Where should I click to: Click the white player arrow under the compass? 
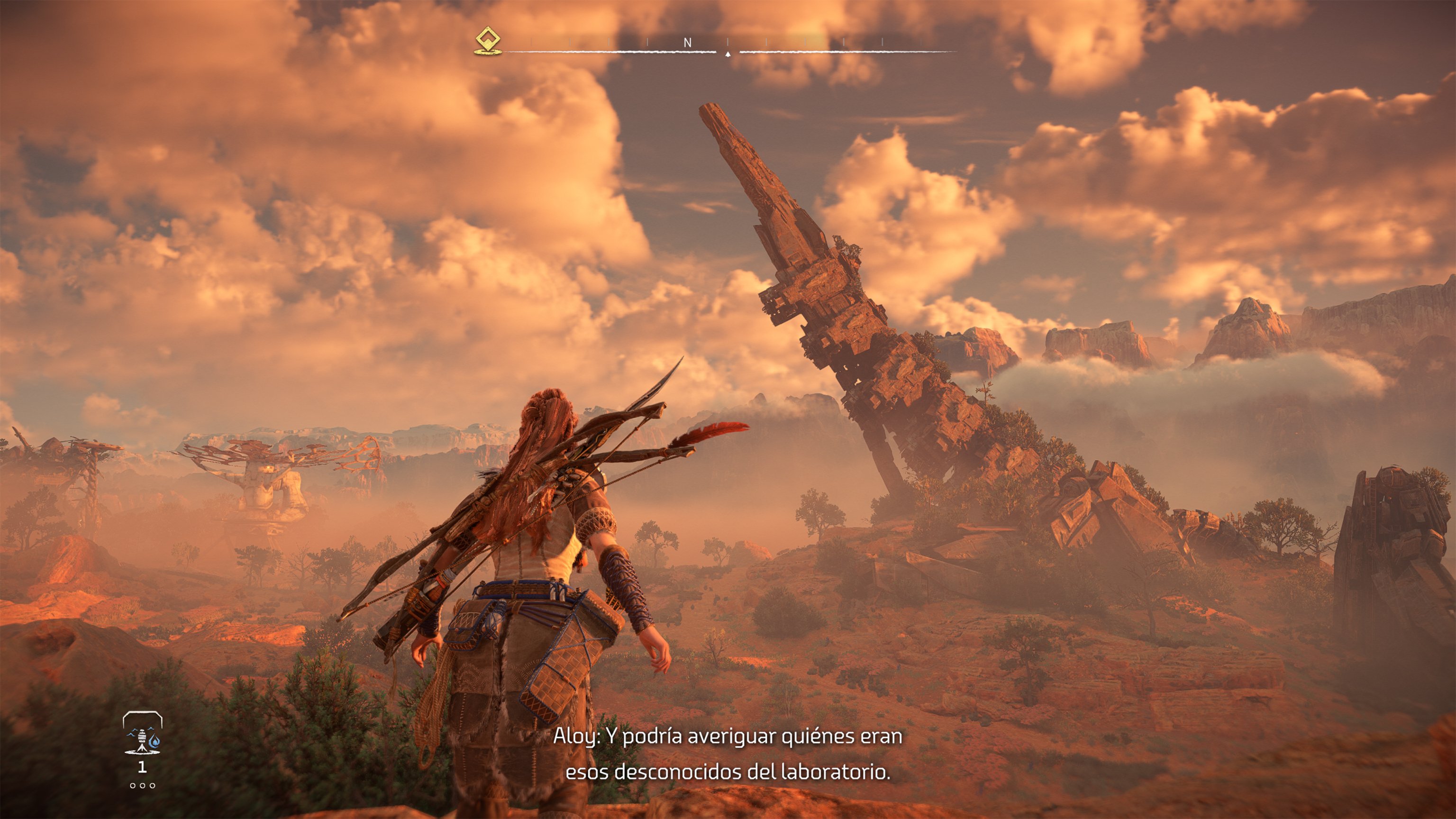(x=728, y=55)
